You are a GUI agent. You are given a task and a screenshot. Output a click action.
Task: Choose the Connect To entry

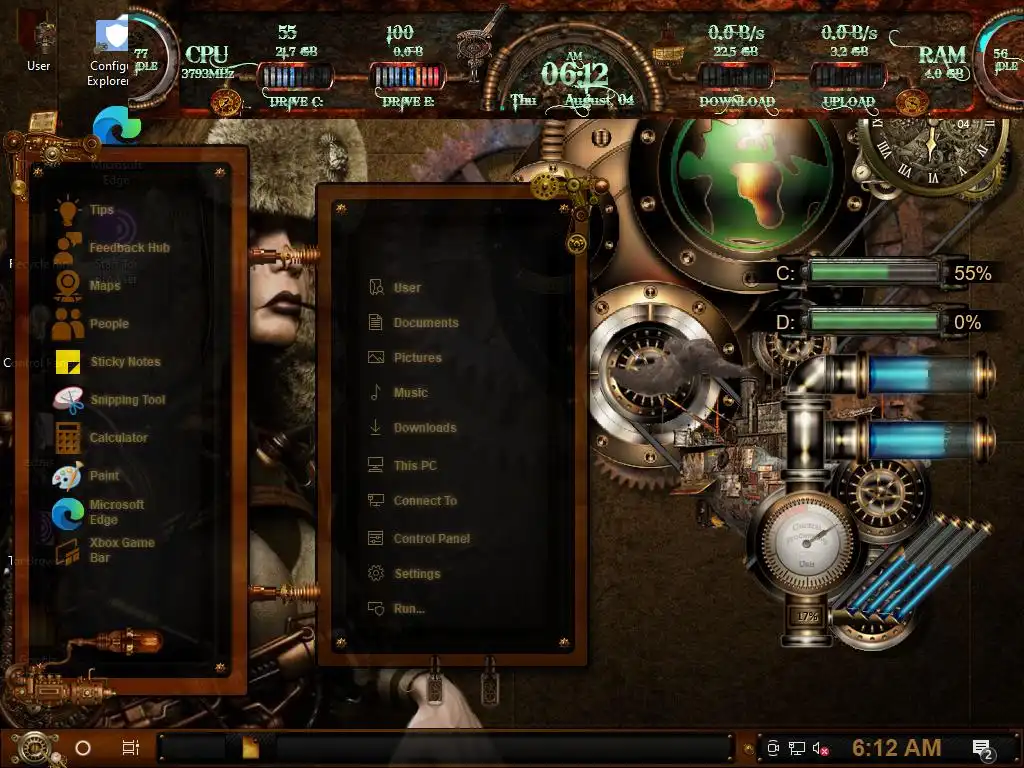[x=424, y=501]
